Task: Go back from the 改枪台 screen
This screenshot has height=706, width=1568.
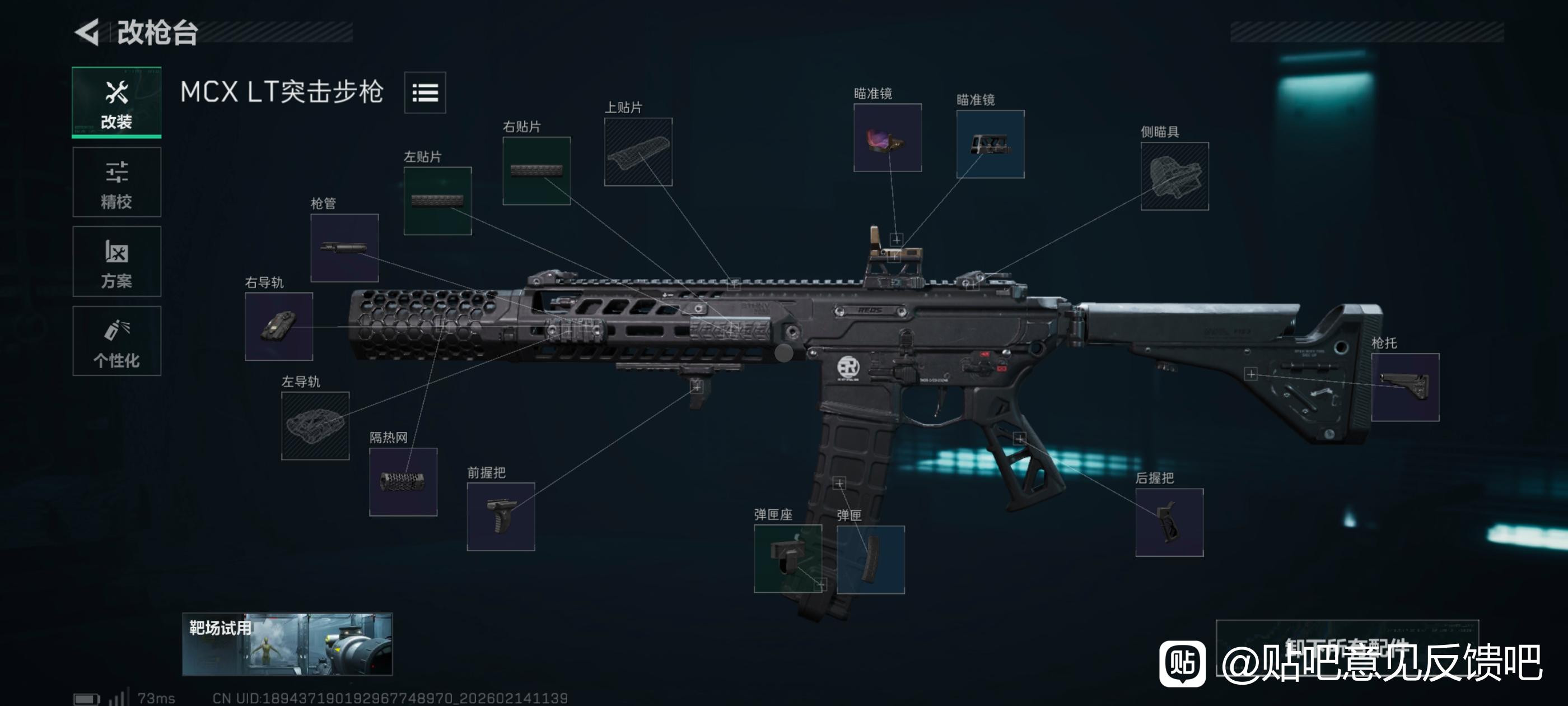Action: [x=88, y=32]
